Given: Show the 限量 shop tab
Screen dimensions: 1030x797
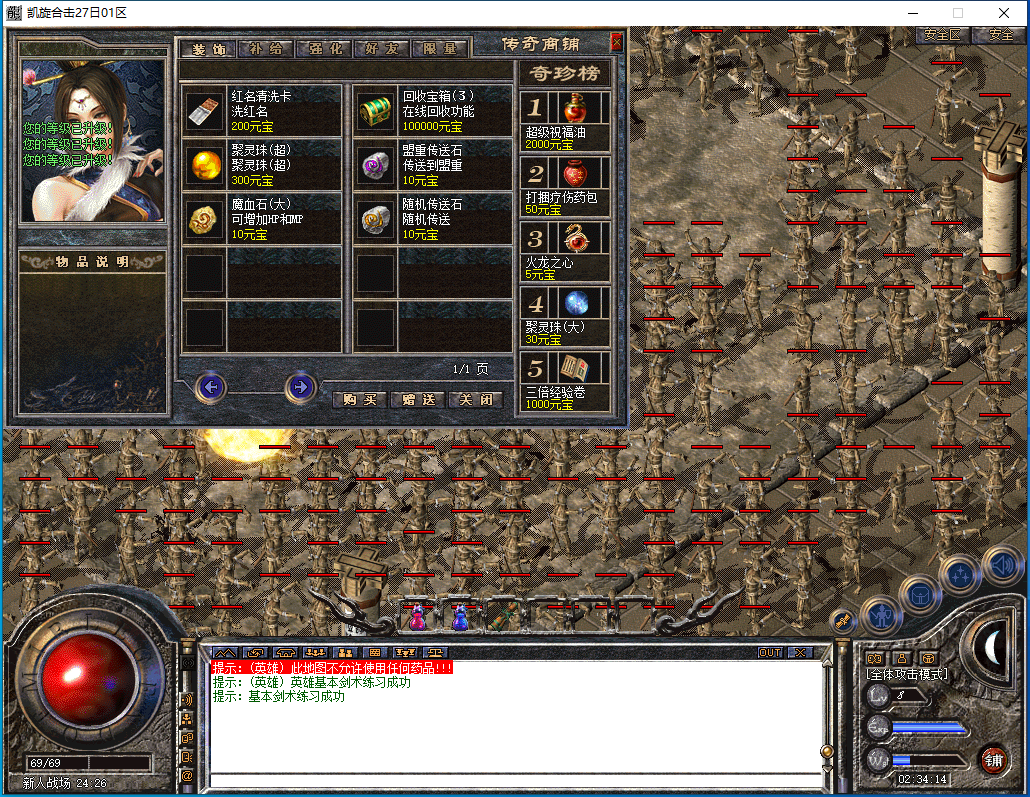Looking at the screenshot, I should pos(440,48).
